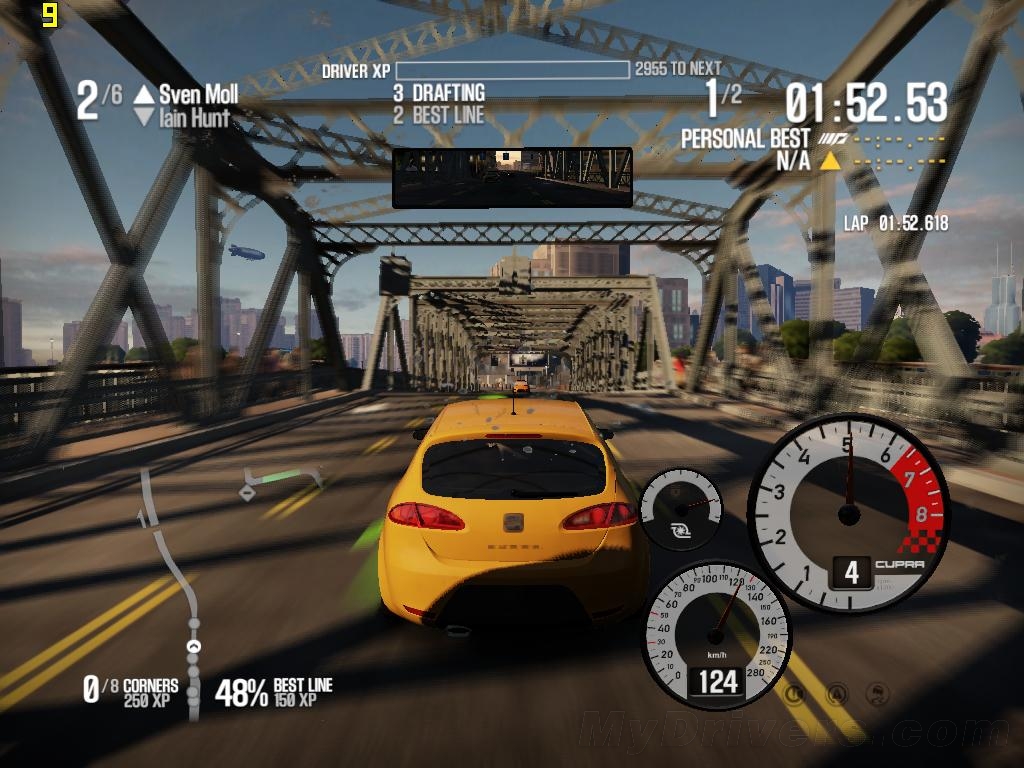1024x768 pixels.
Task: Click the rear-view mirror display
Action: [x=512, y=177]
